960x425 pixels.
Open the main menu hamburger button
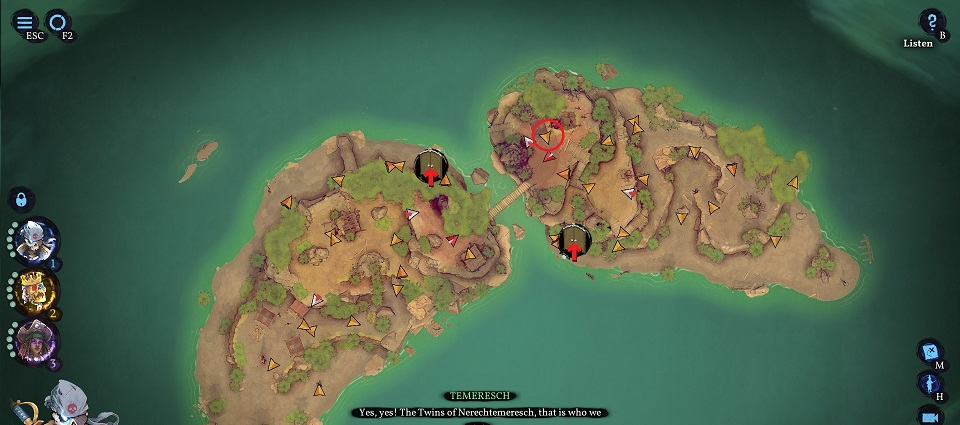pyautogui.click(x=25, y=22)
